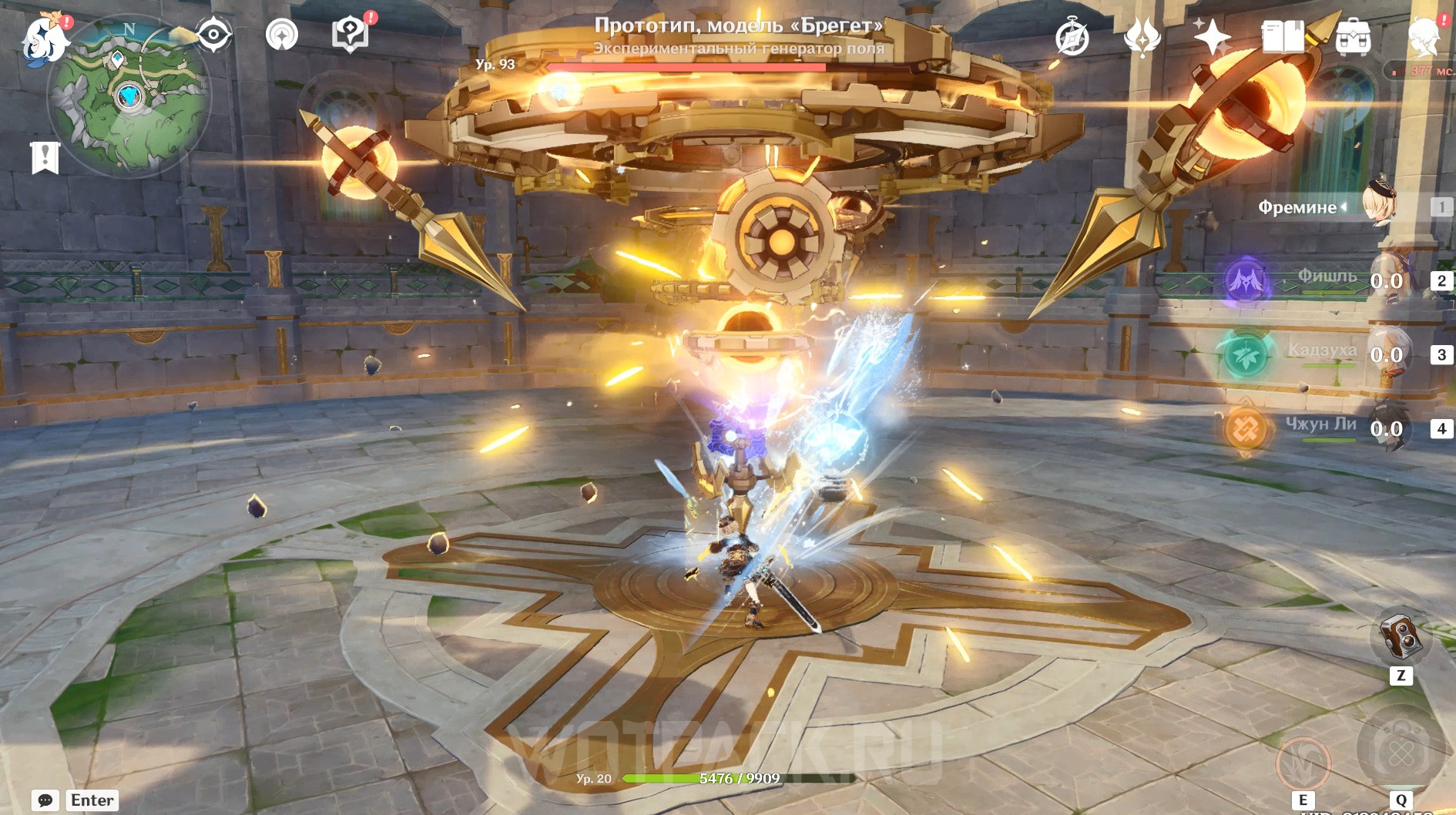
Task: Open the character profile silhouette icon
Action: point(1424,37)
